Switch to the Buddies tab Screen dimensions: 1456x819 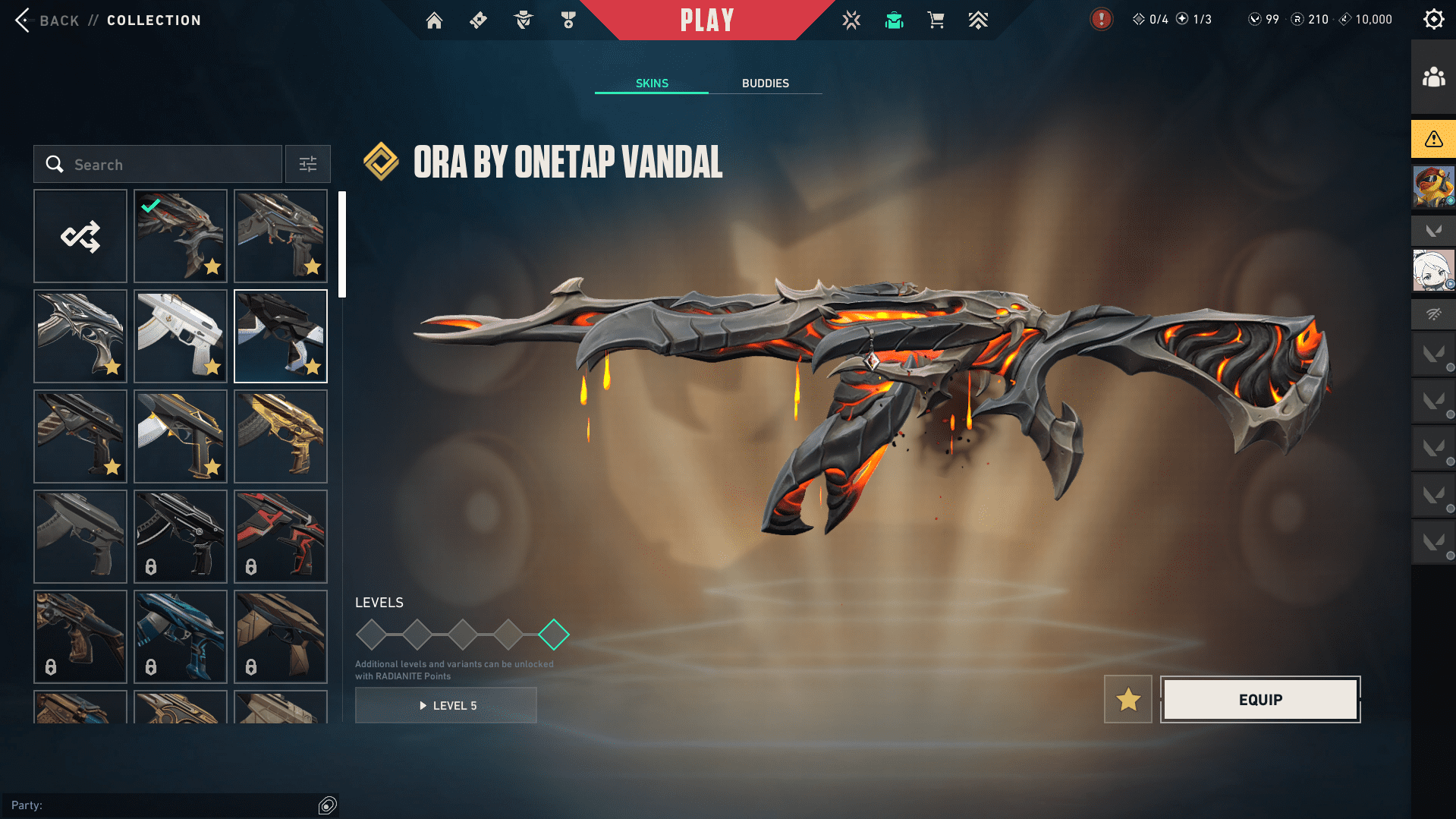(765, 83)
